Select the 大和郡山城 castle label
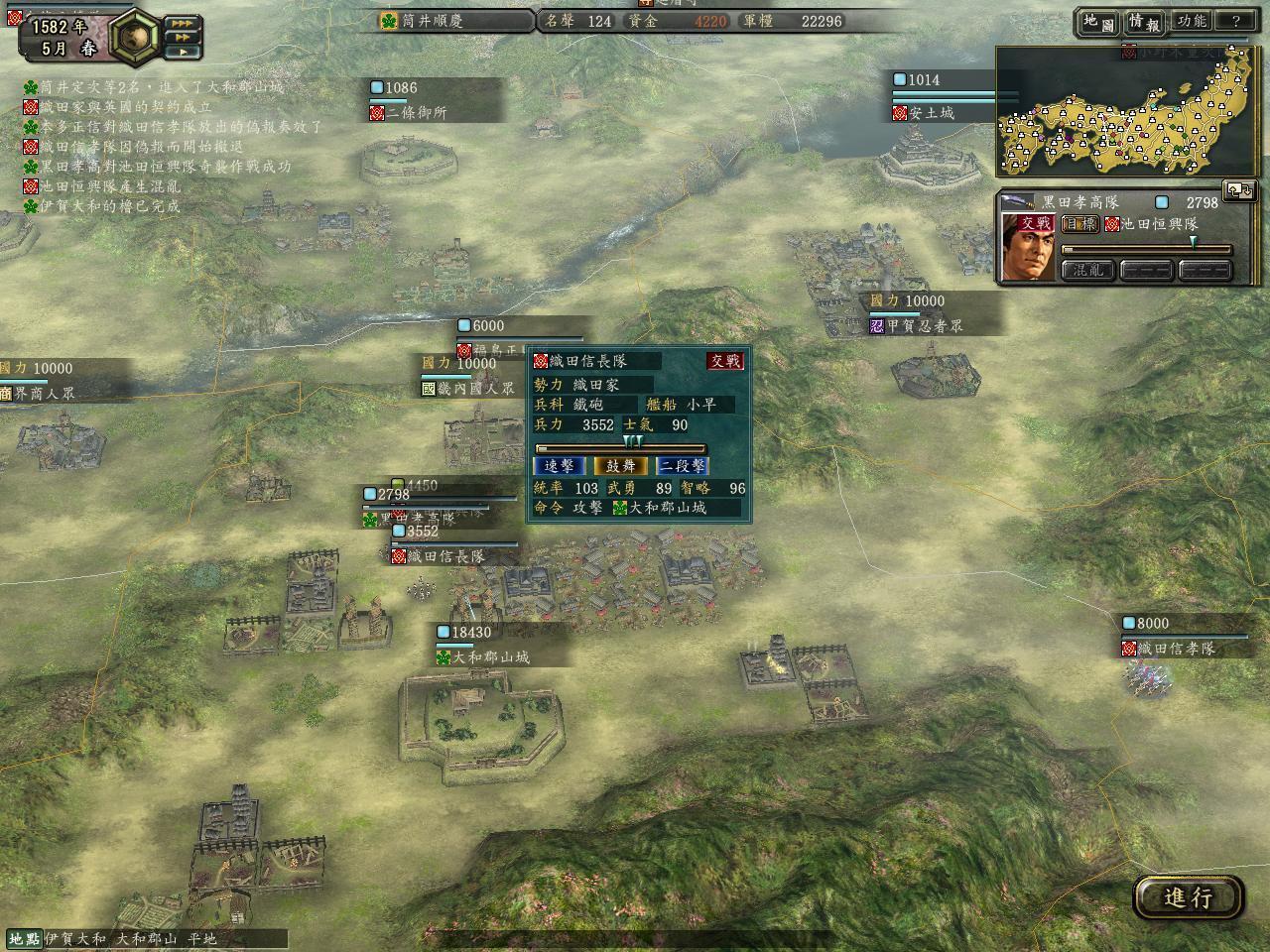 (x=491, y=657)
